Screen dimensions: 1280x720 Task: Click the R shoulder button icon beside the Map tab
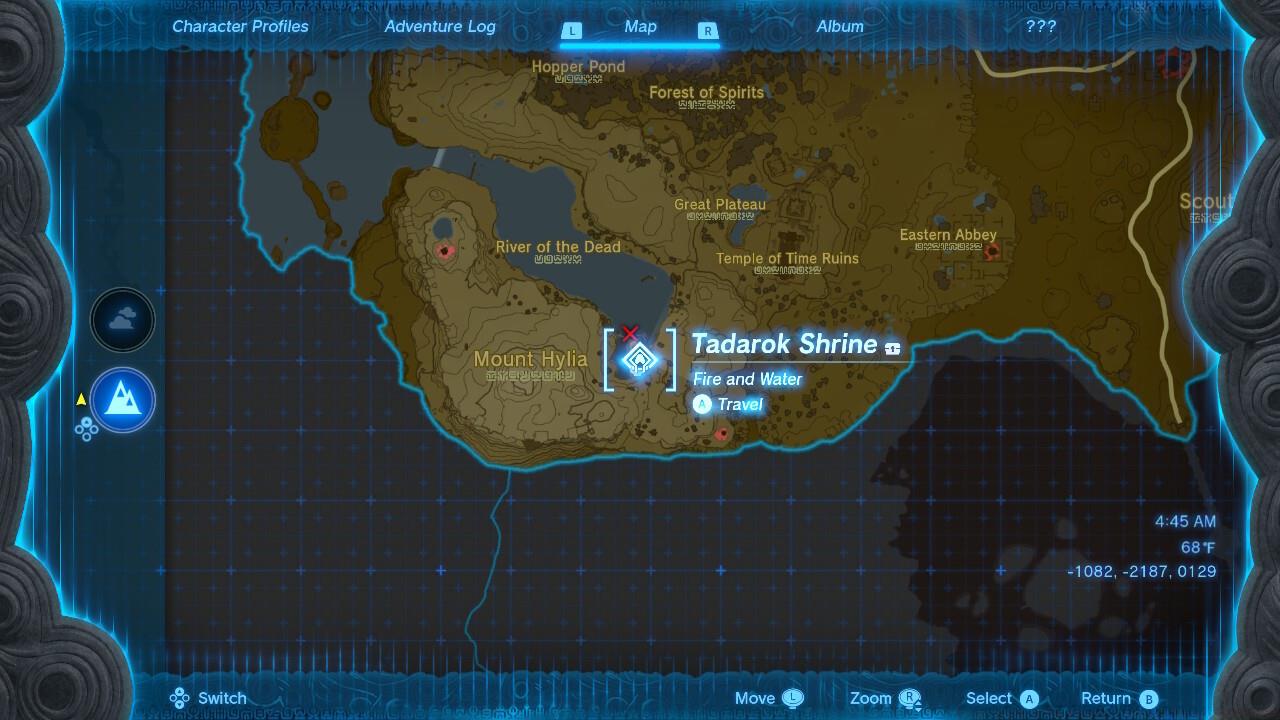(707, 31)
